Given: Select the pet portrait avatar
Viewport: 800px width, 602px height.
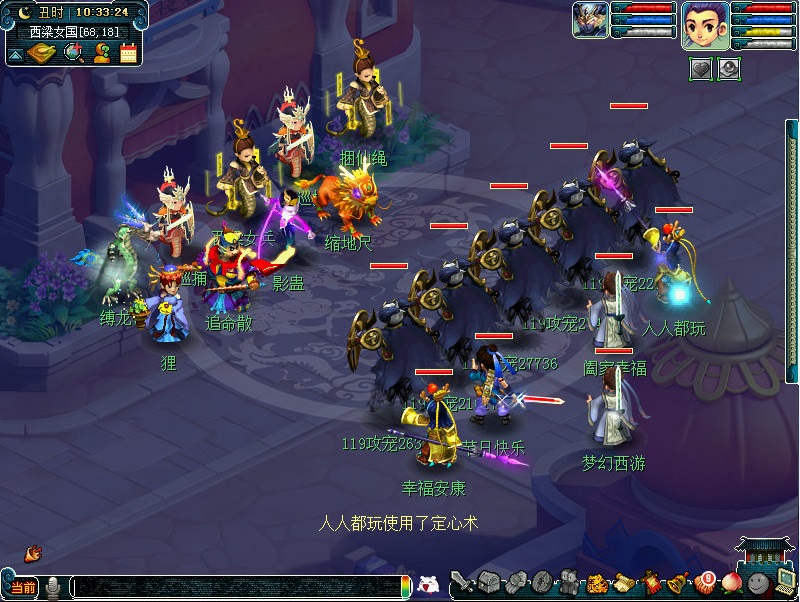Looking at the screenshot, I should [x=590, y=20].
